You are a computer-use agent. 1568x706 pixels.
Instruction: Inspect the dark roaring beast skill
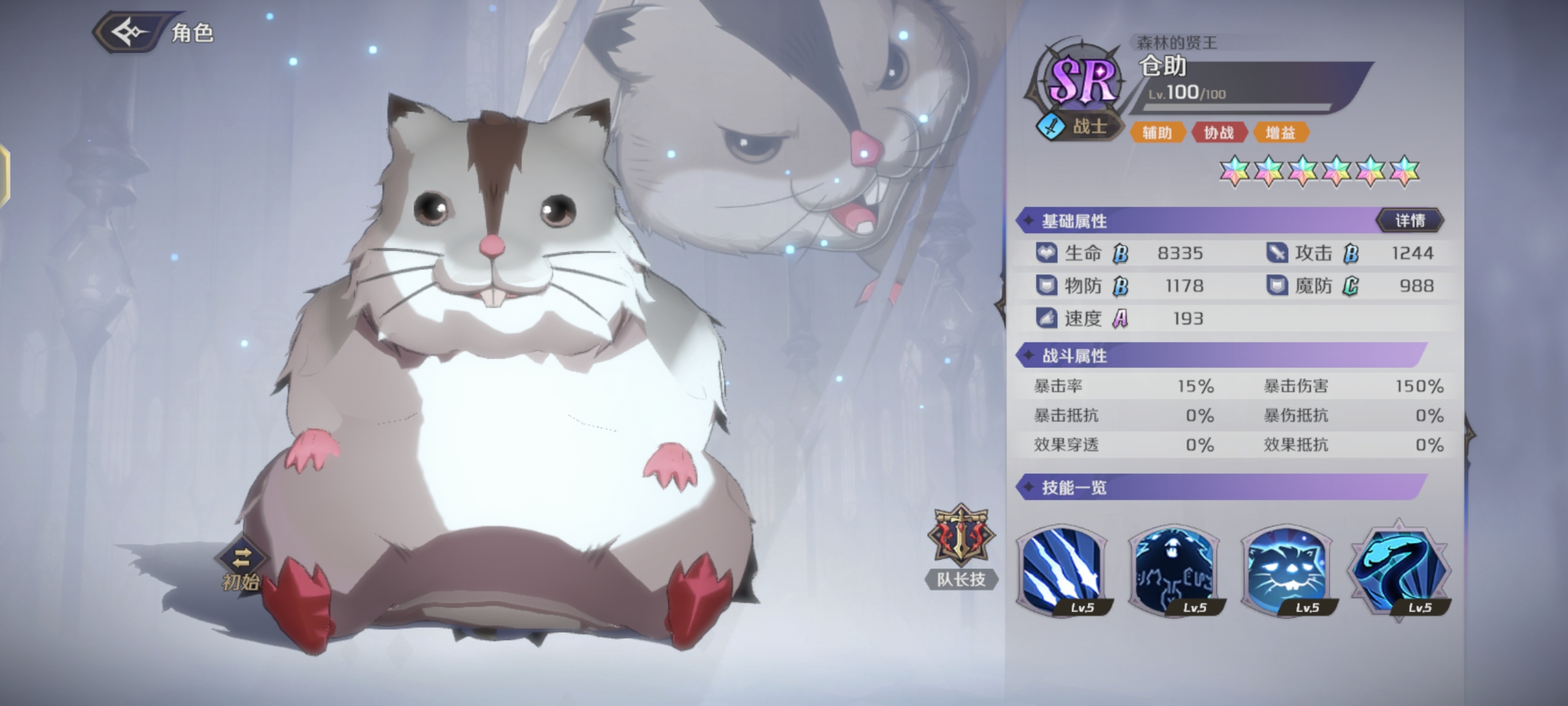[1174, 571]
